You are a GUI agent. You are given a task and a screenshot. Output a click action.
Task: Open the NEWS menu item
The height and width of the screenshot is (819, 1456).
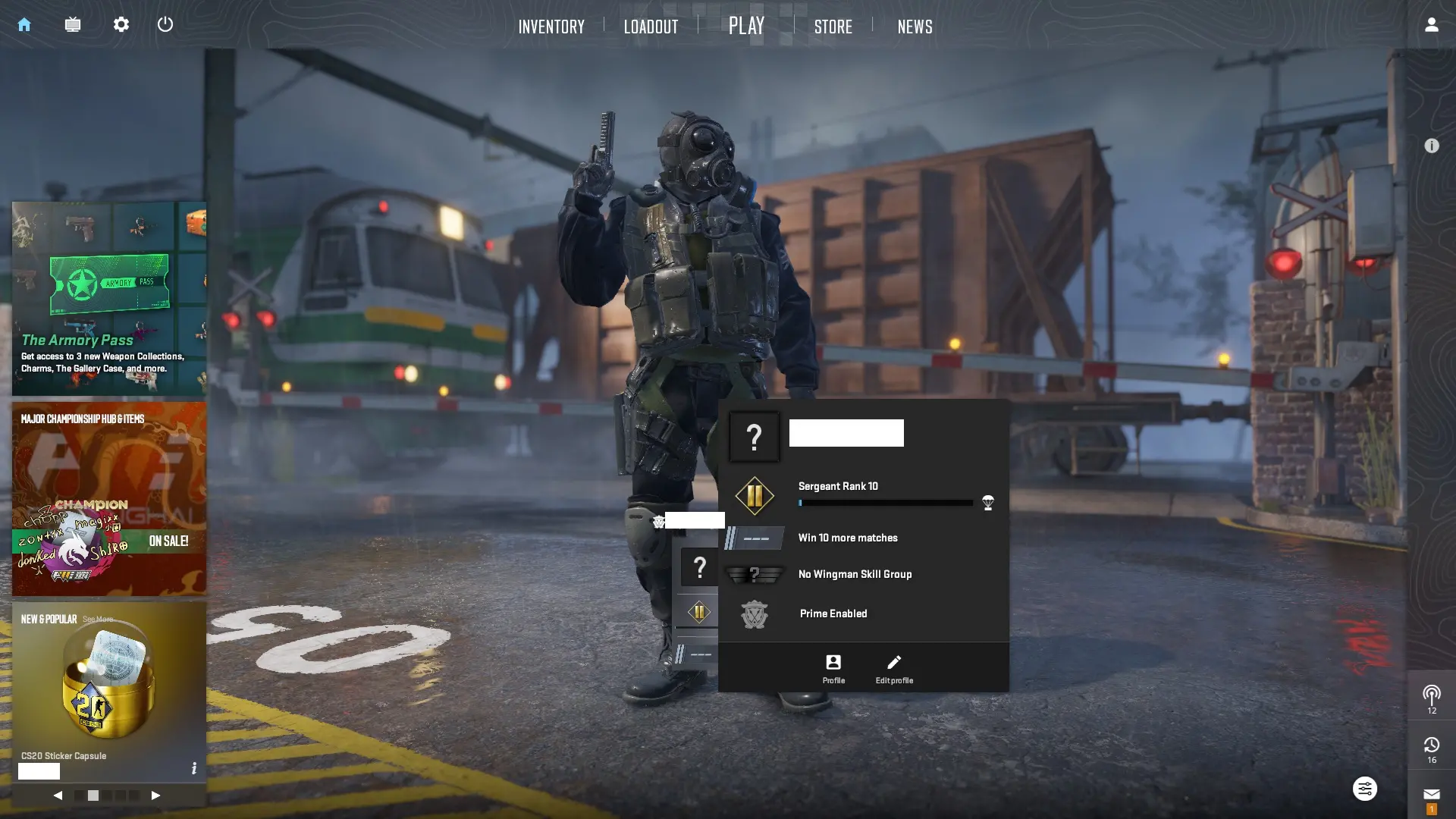pyautogui.click(x=915, y=26)
